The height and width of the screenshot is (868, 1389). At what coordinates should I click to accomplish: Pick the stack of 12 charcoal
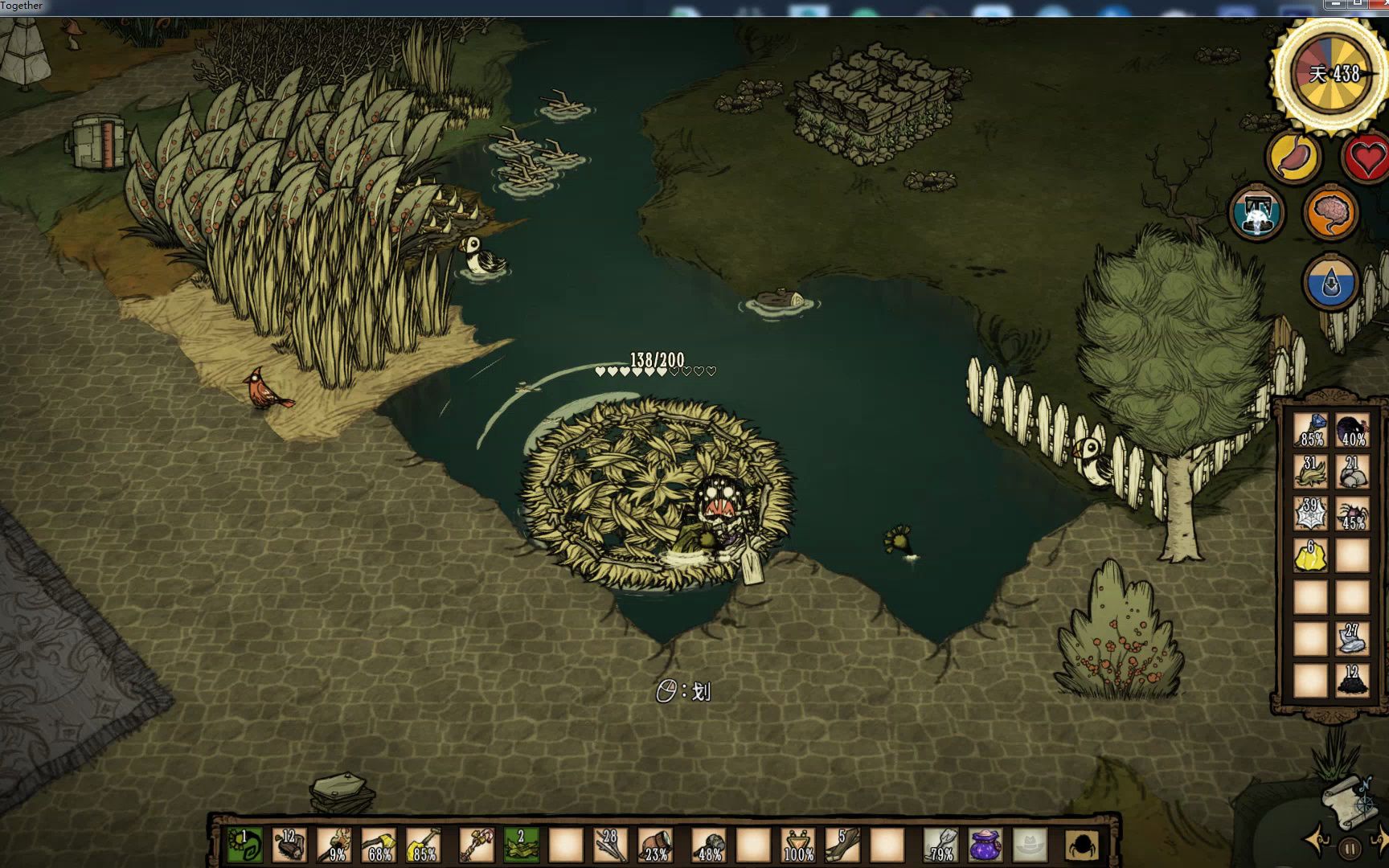click(x=1352, y=680)
